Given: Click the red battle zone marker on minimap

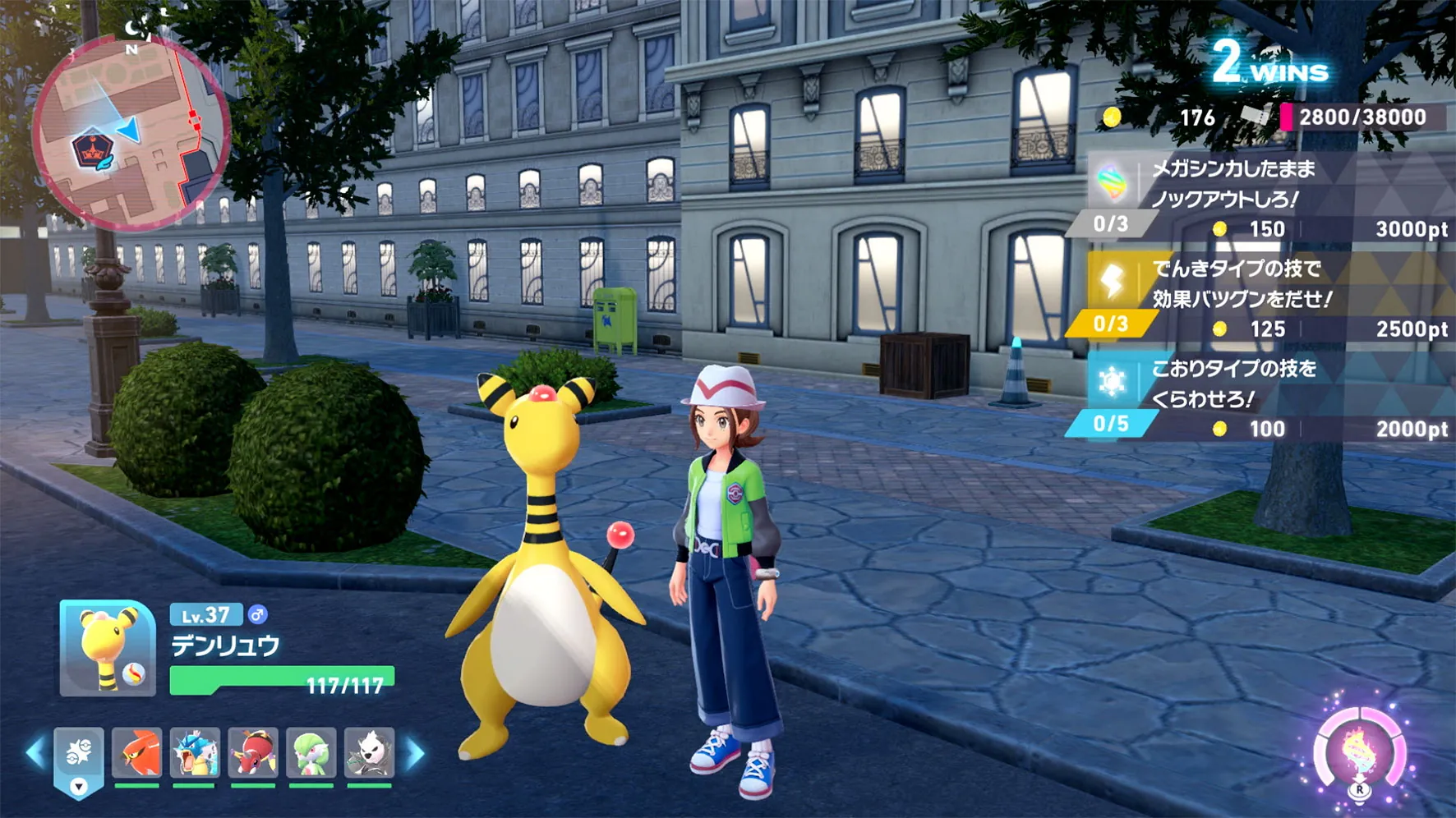Looking at the screenshot, I should coord(92,149).
